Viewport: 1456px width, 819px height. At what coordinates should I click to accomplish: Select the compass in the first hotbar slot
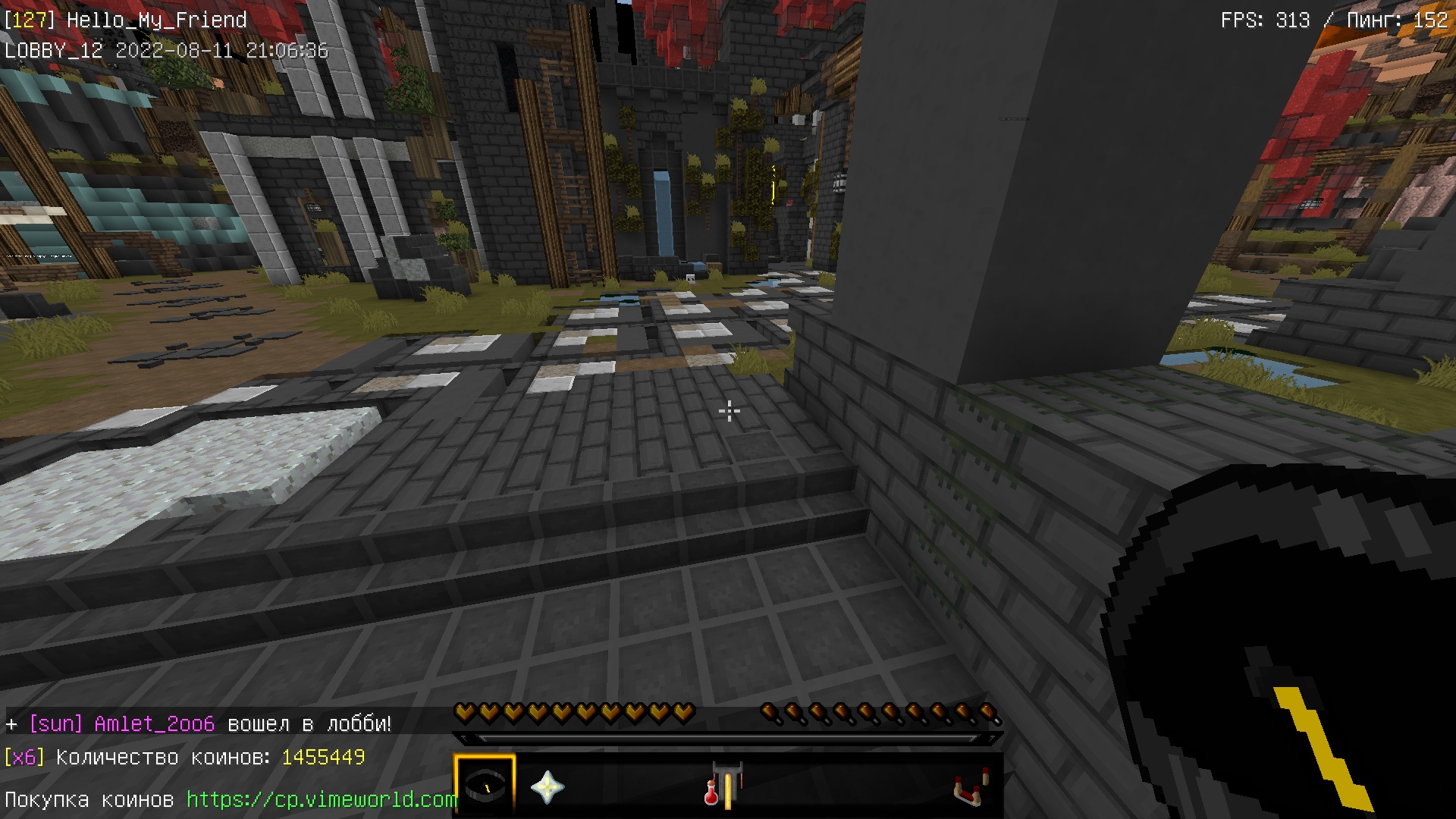pyautogui.click(x=485, y=786)
